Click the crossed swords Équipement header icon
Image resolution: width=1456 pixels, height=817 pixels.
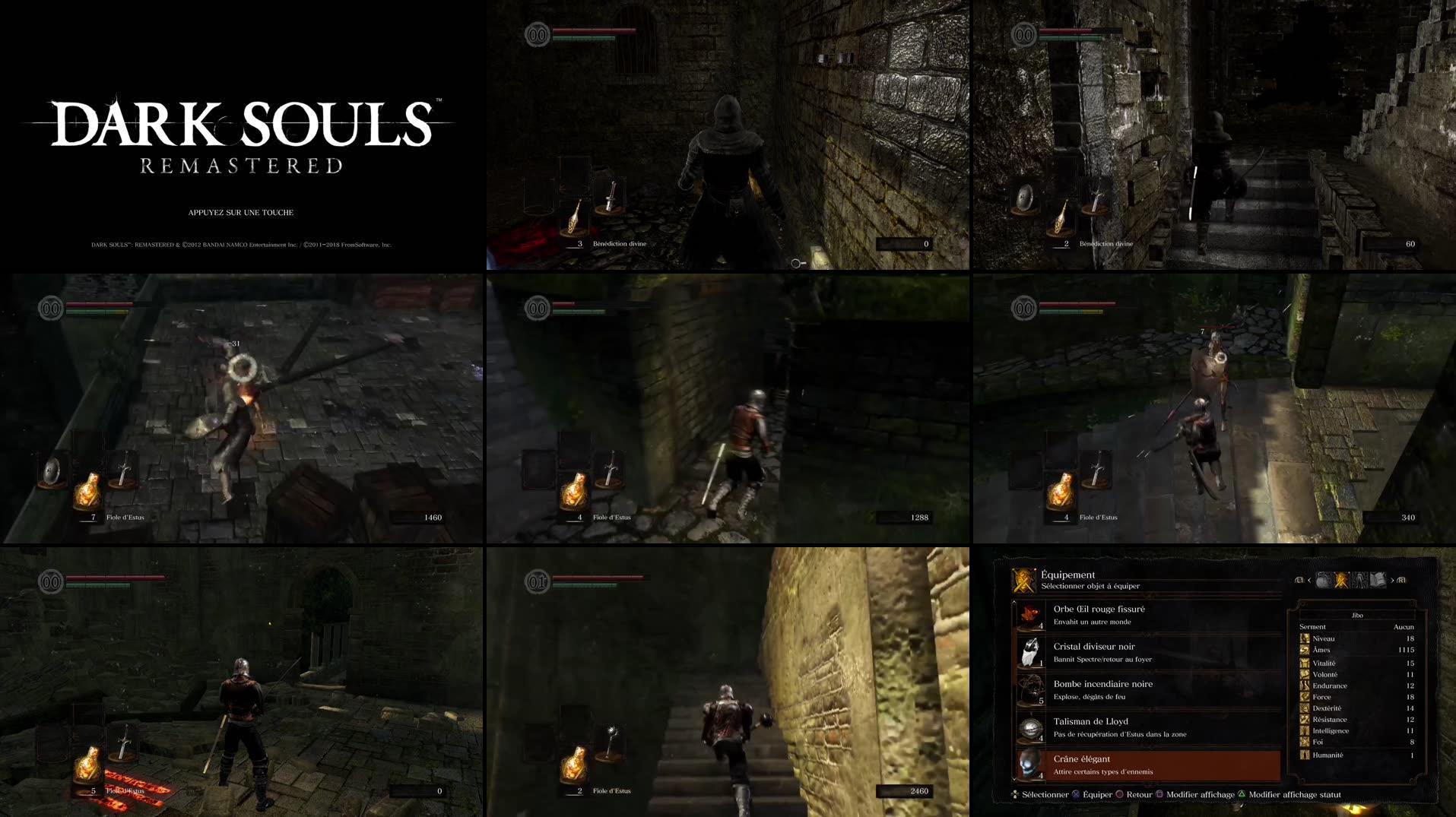(1023, 580)
